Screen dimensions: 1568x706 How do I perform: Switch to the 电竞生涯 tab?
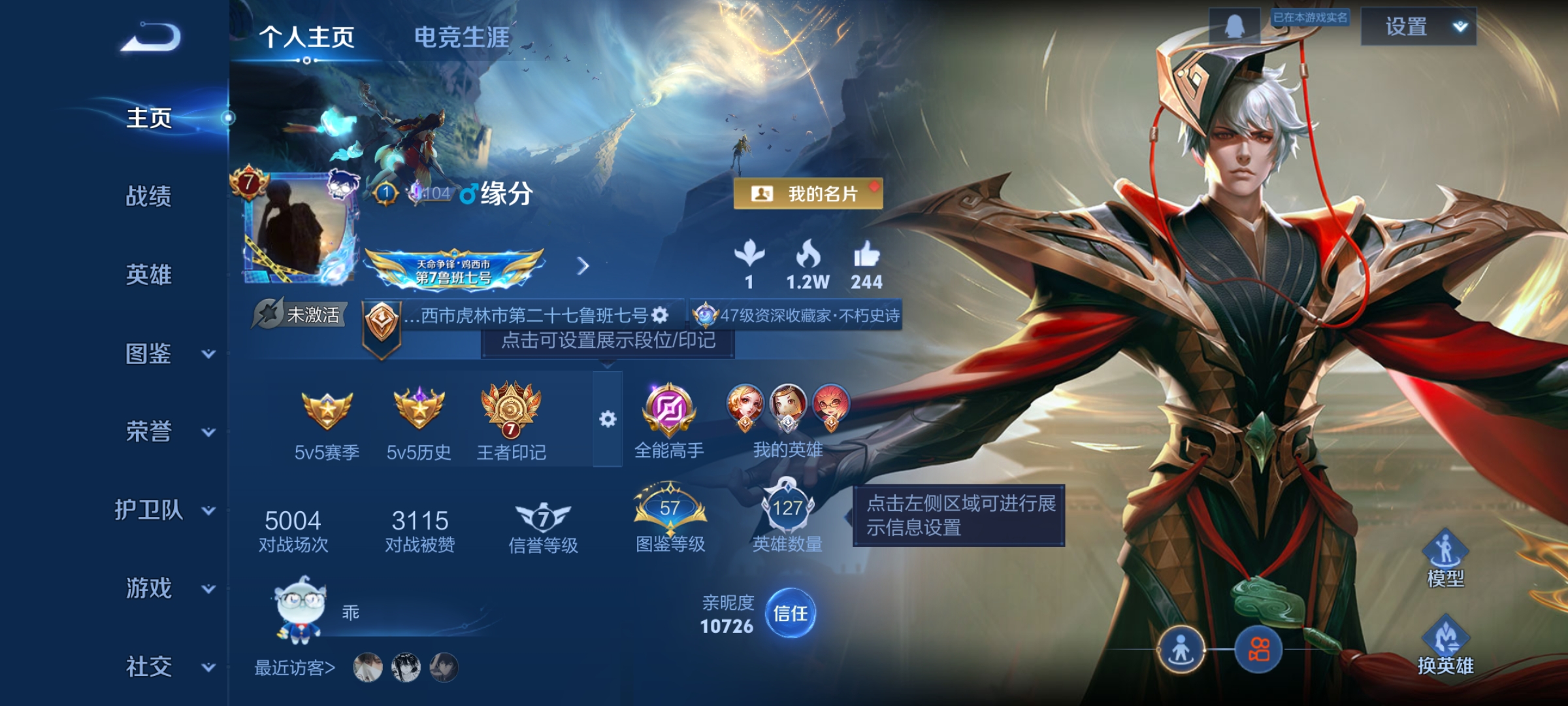[463, 36]
